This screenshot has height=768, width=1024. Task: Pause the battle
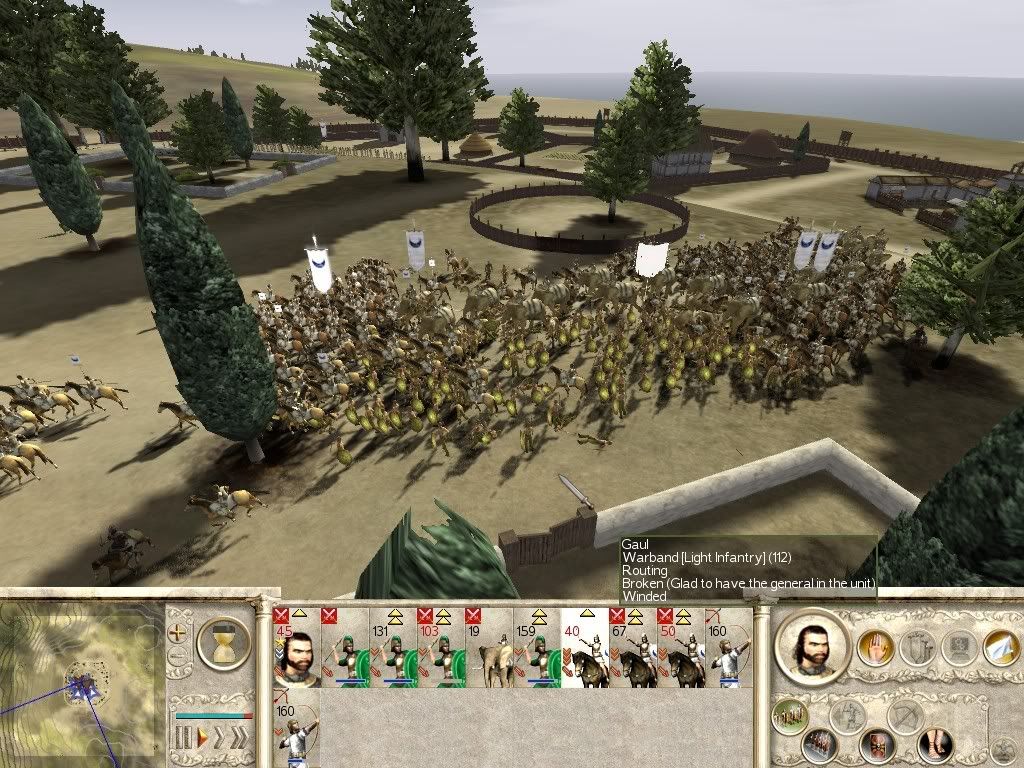click(x=184, y=739)
